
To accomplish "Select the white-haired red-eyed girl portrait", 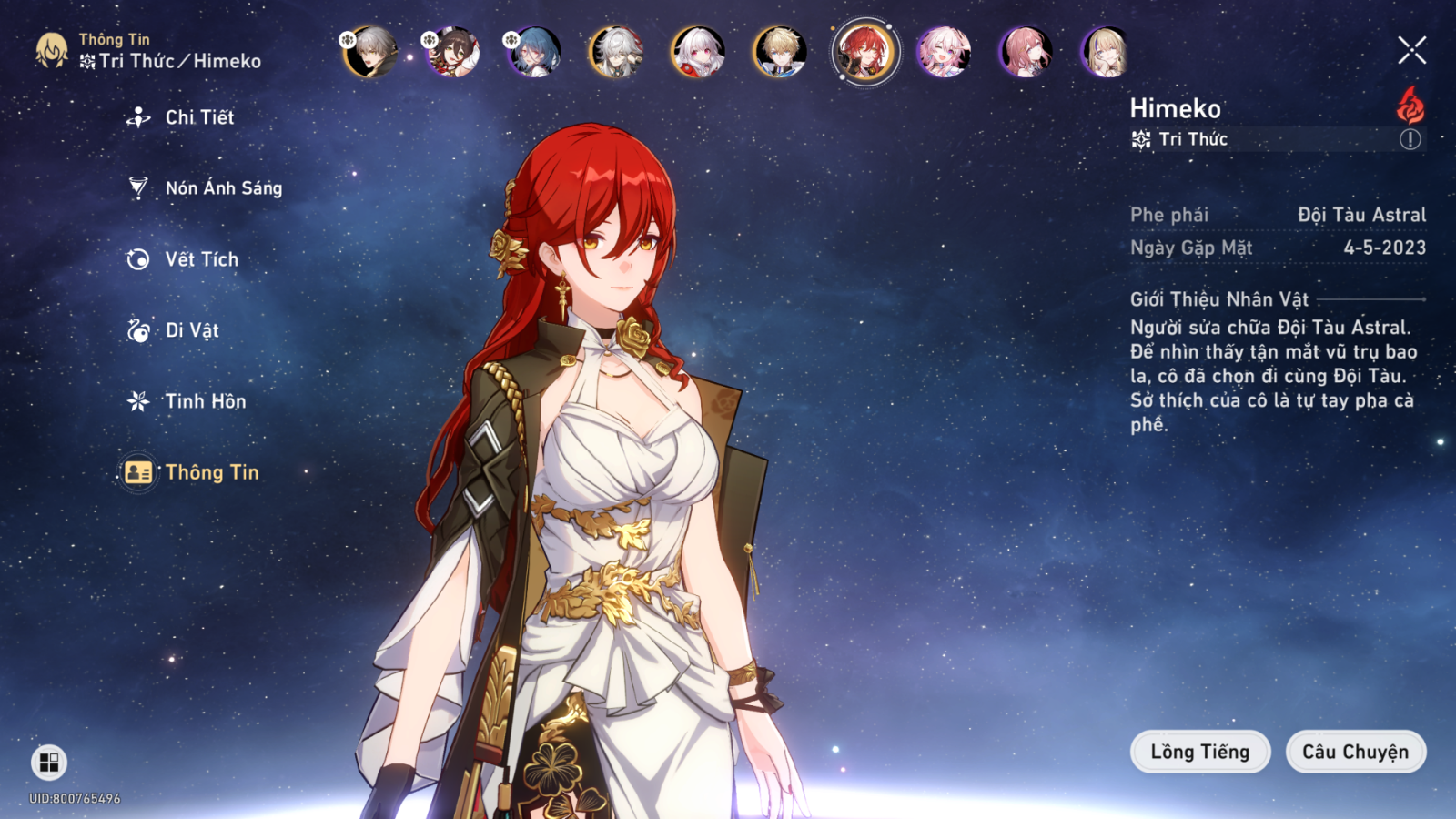I will [x=698, y=52].
